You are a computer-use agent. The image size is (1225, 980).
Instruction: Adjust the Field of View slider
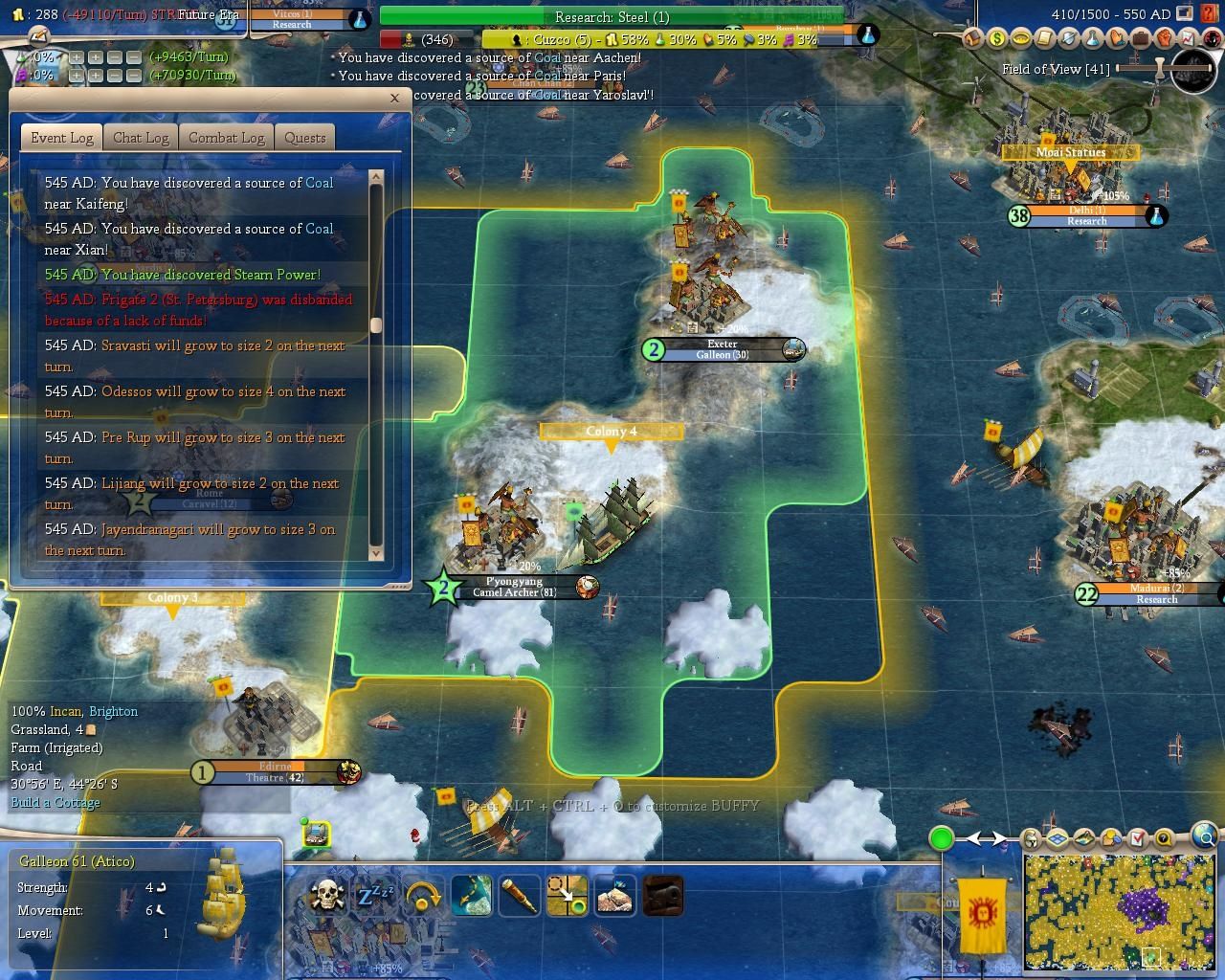point(1158,69)
